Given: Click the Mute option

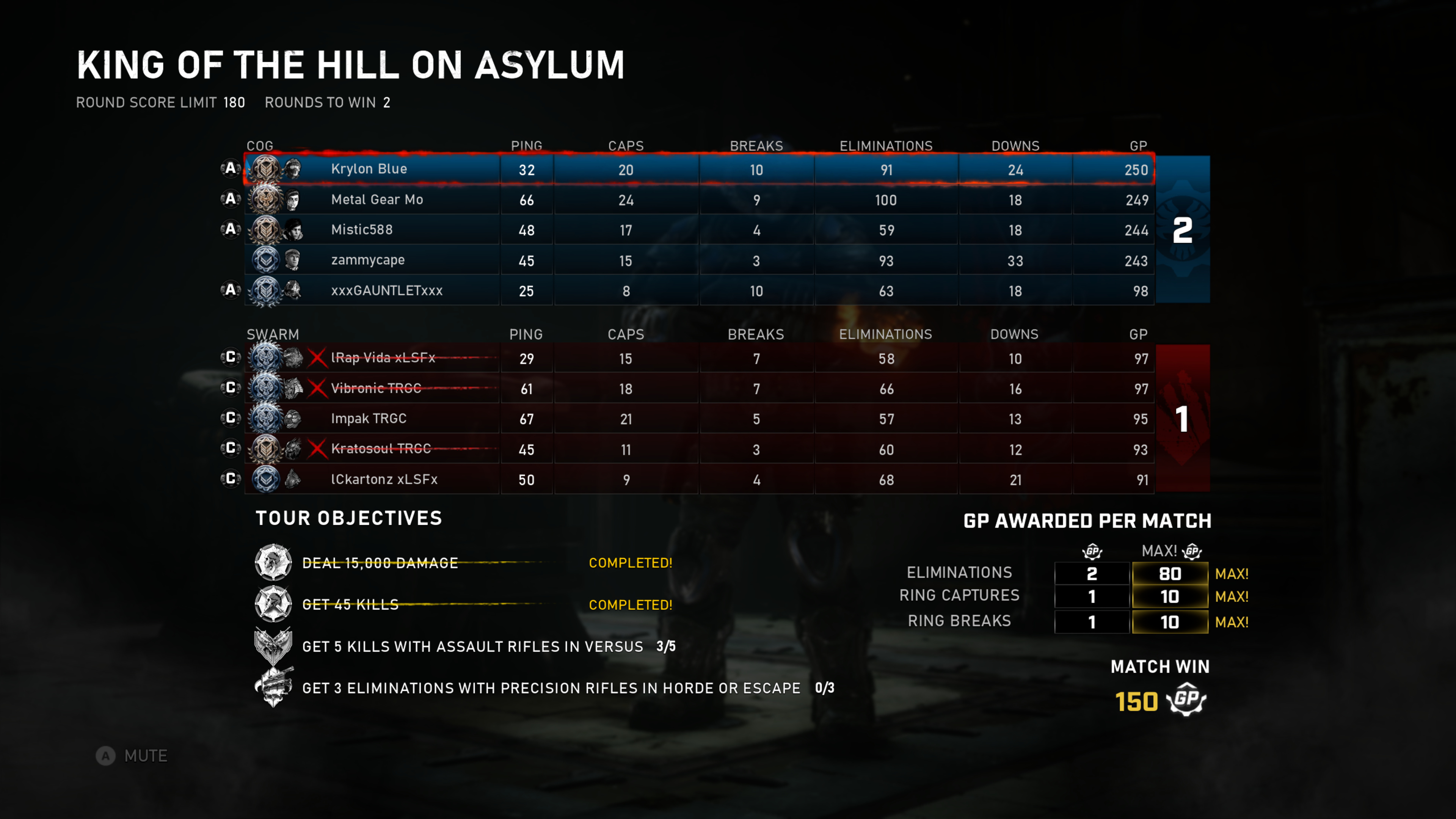Looking at the screenshot, I should pyautogui.click(x=133, y=756).
